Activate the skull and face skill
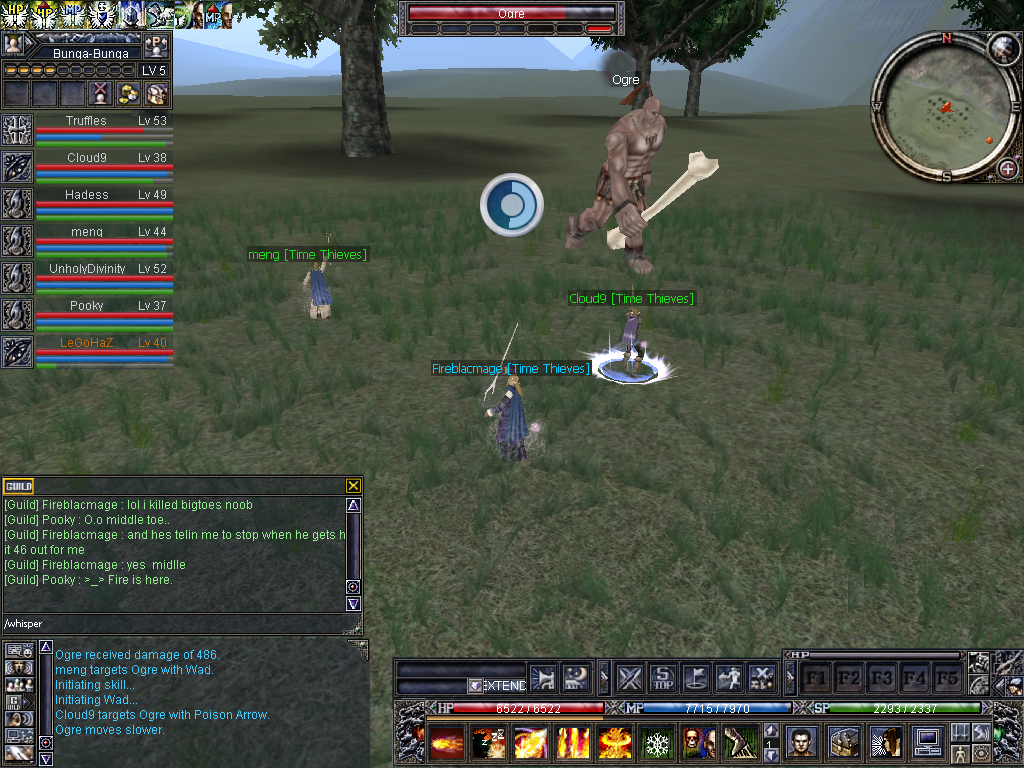The image size is (1024, 768). (x=698, y=743)
